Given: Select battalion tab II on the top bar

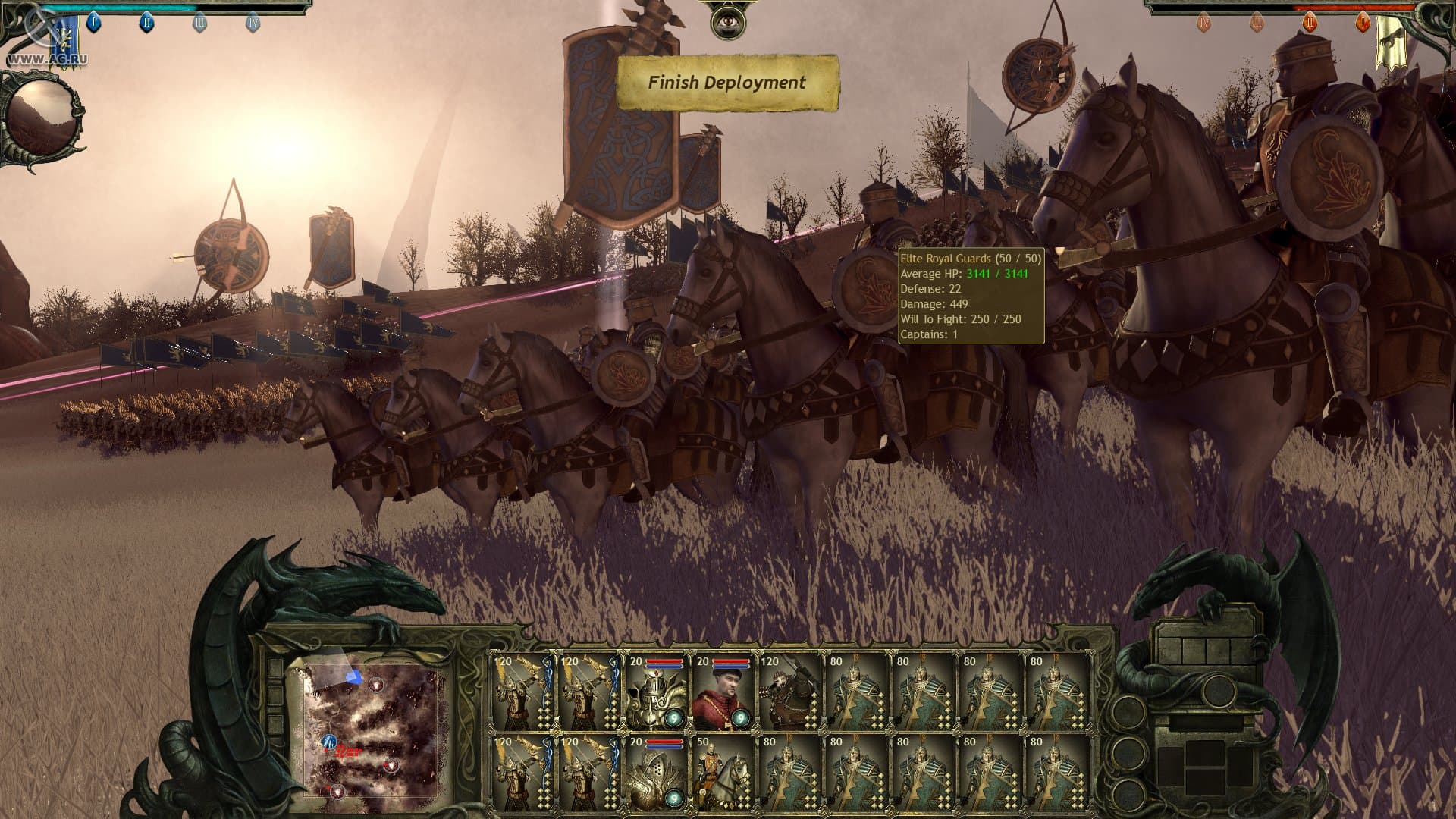Looking at the screenshot, I should (x=147, y=23).
